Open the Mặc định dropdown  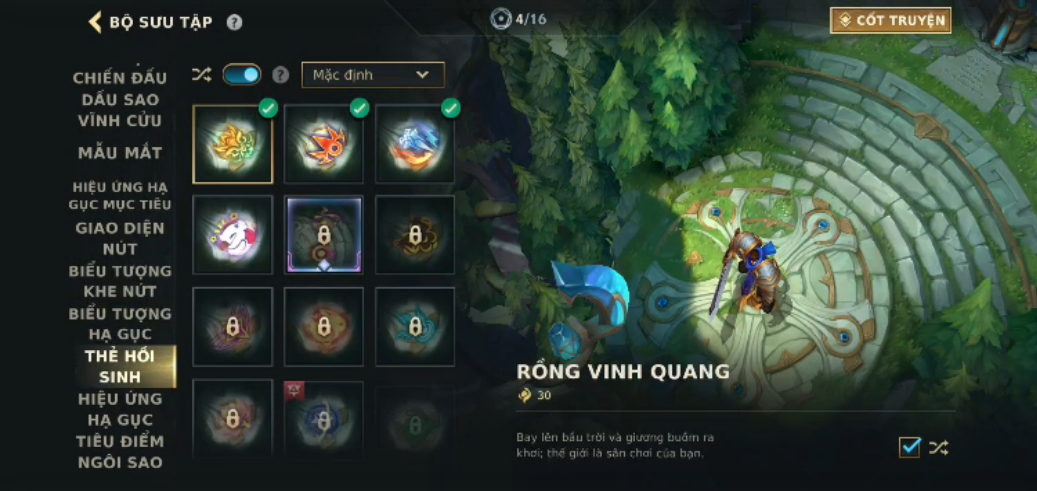pyautogui.click(x=372, y=75)
